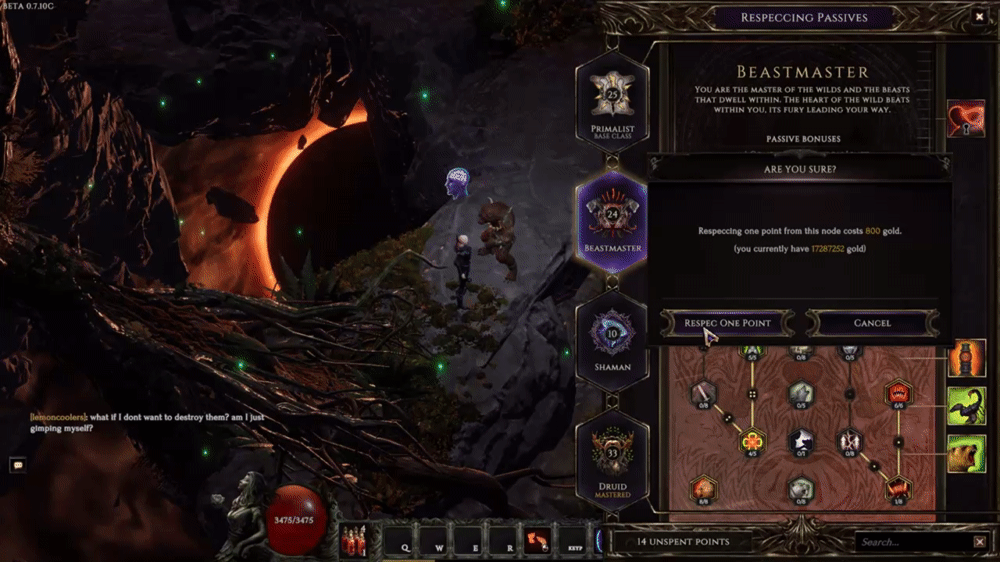Select the red heart skill icon

(x=966, y=119)
